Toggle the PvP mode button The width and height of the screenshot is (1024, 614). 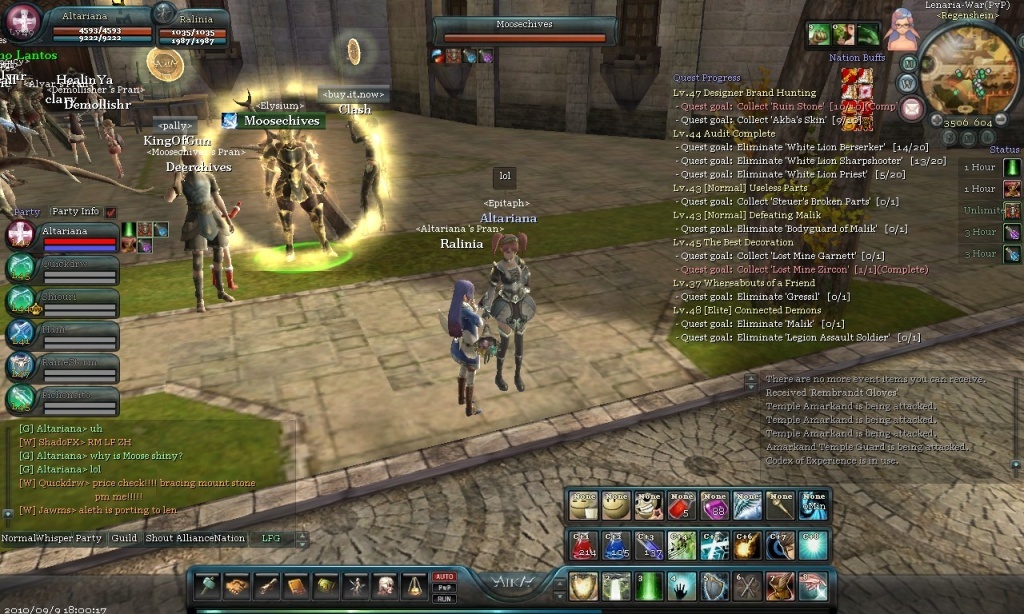click(444, 588)
